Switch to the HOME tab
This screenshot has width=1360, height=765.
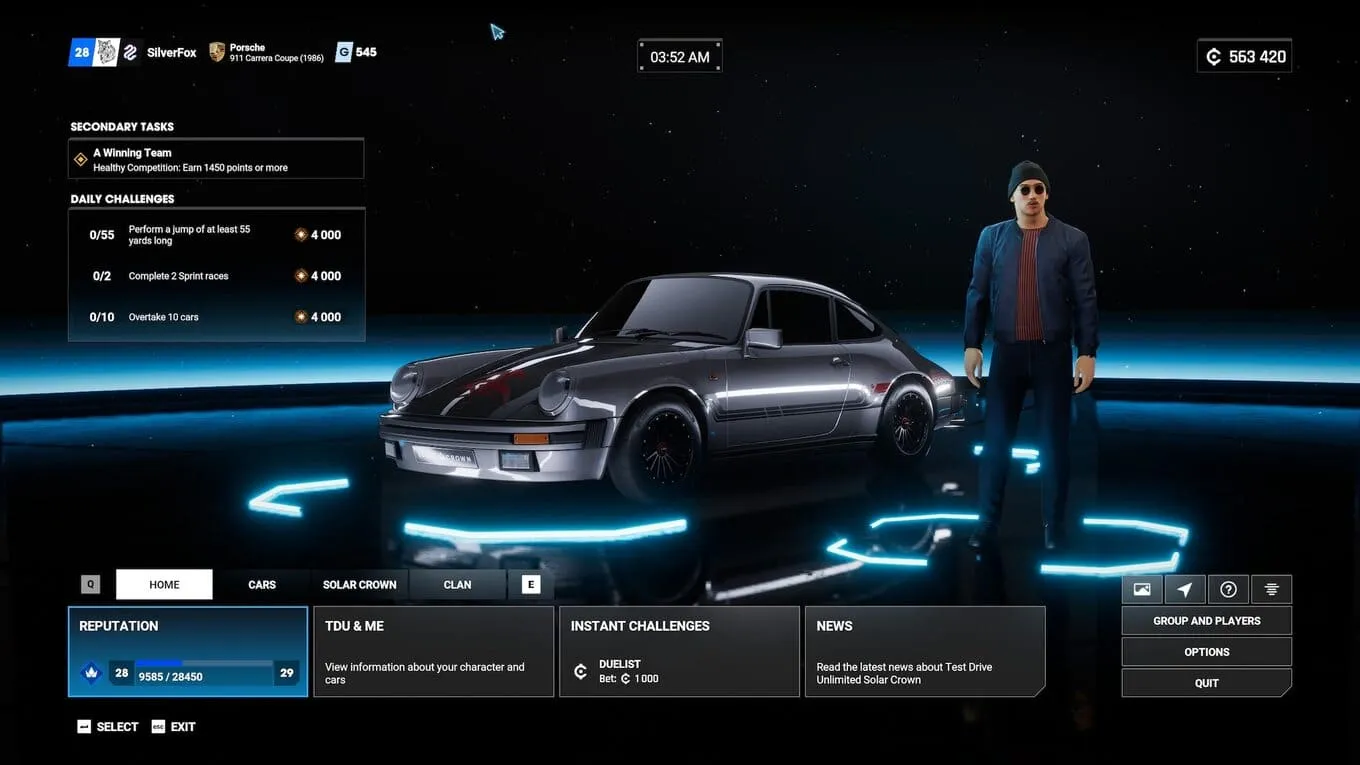pyautogui.click(x=164, y=585)
